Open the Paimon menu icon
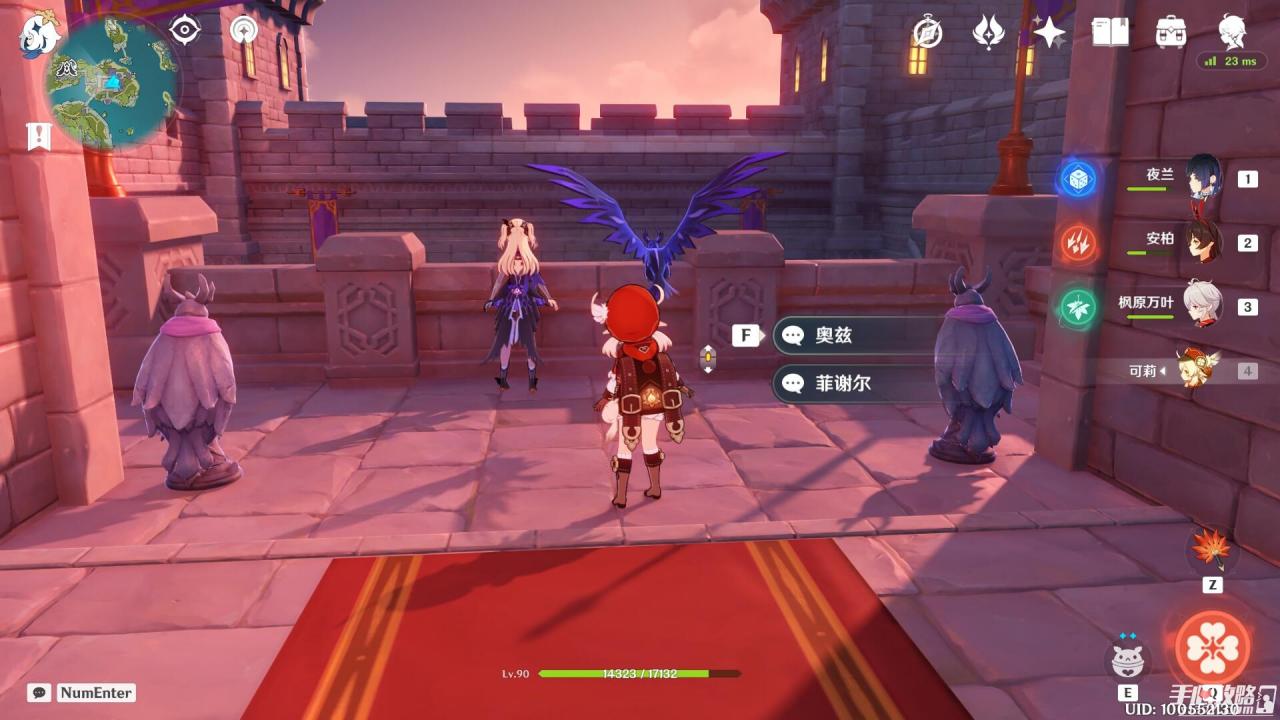This screenshot has height=720, width=1280. click(x=40, y=34)
